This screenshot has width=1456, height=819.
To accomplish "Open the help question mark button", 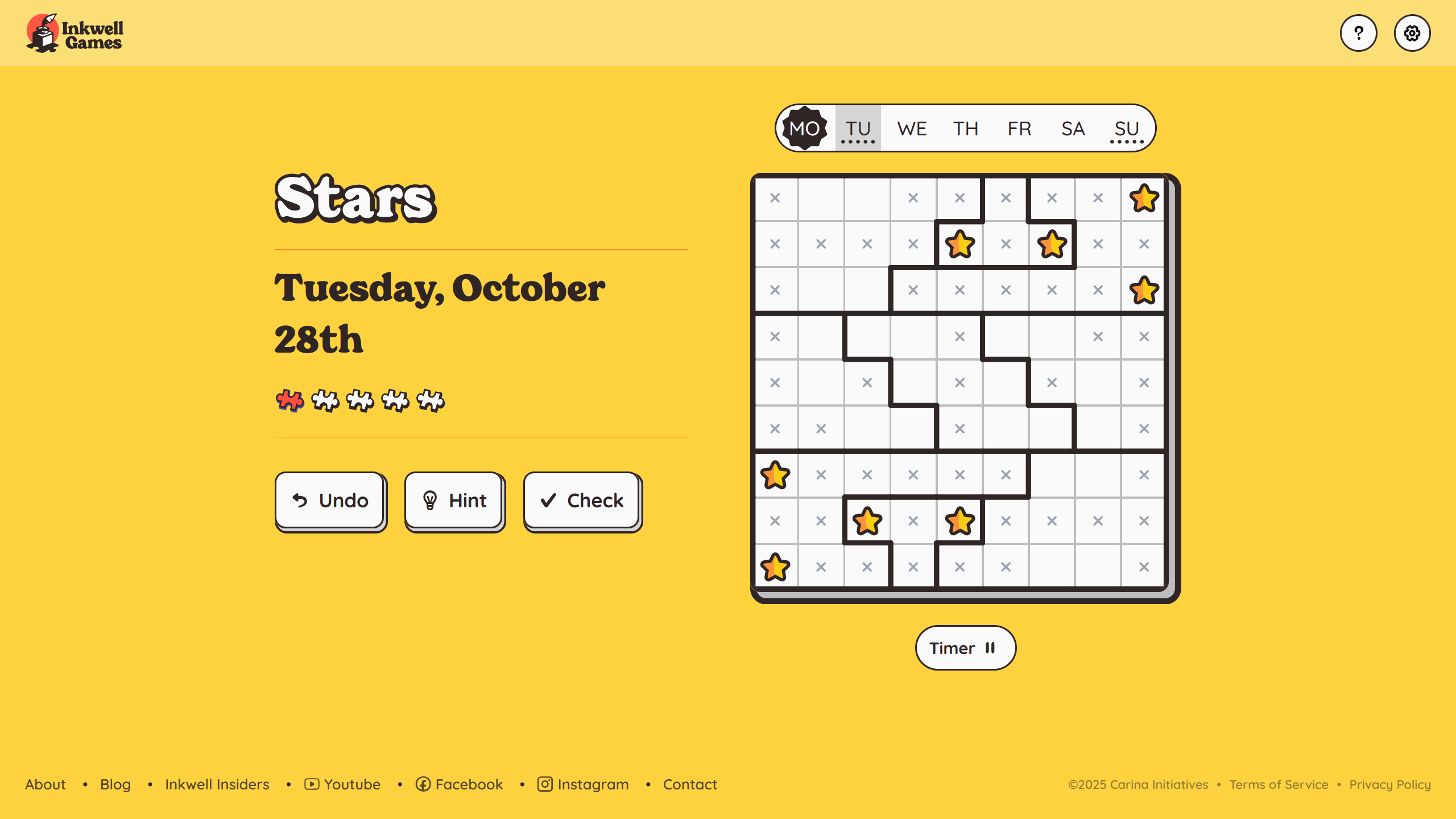I will pyautogui.click(x=1358, y=33).
